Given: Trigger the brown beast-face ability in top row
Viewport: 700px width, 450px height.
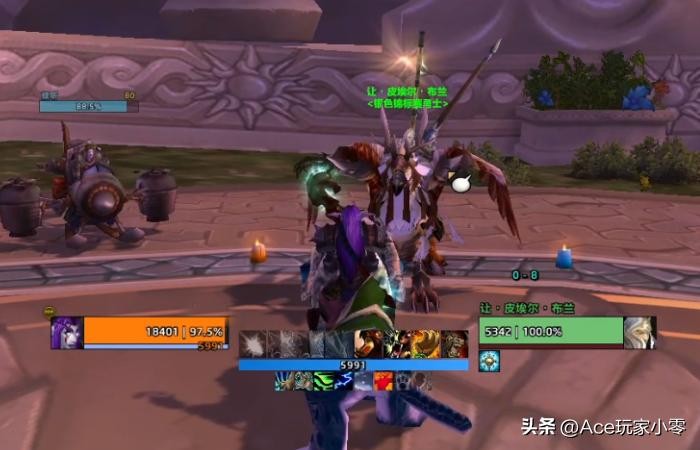Looking at the screenshot, I should pyautogui.click(x=455, y=343).
